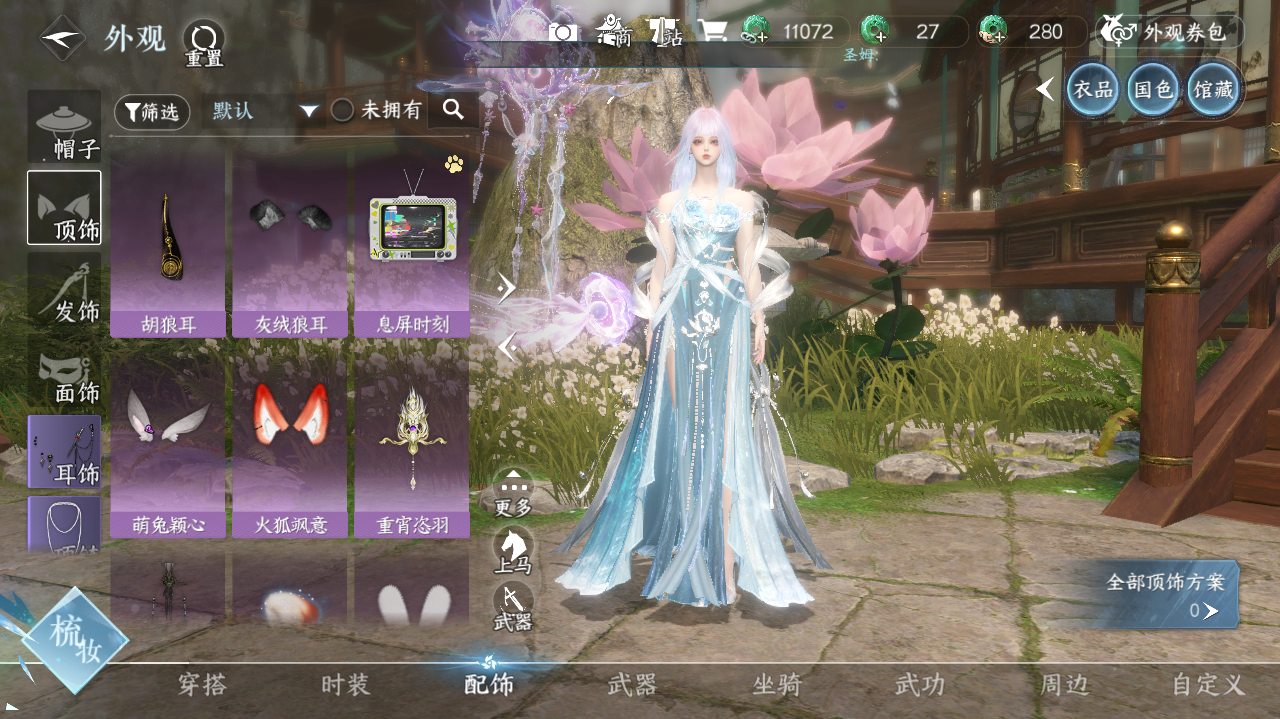Image resolution: width=1280 pixels, height=719 pixels.
Task: Reset appearance with 重置 button
Action: [x=204, y=43]
